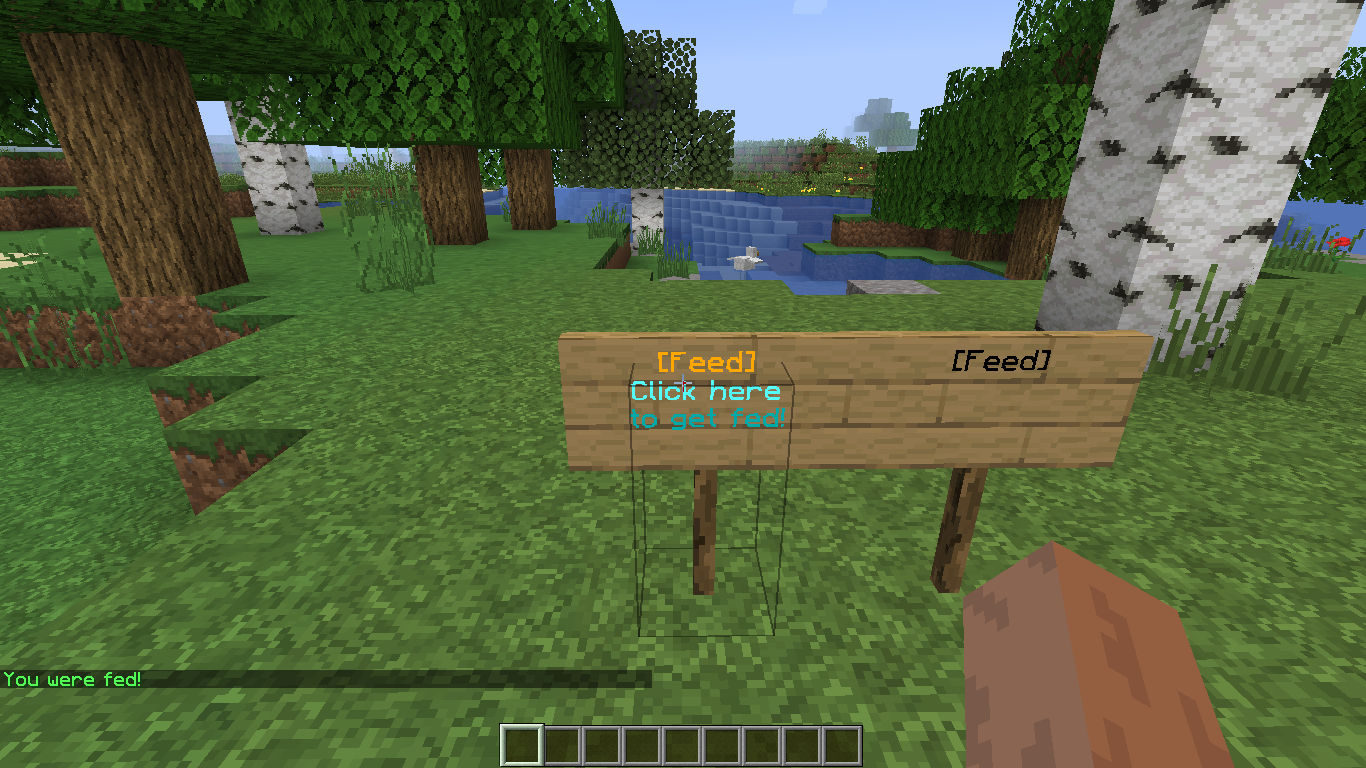
Task: Select the second hotbar slot
Action: [562, 741]
